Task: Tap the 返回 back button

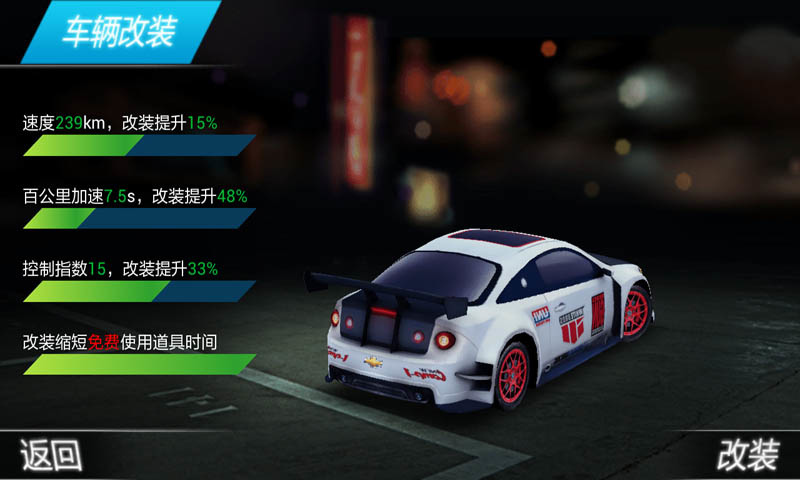Action: pyautogui.click(x=52, y=456)
